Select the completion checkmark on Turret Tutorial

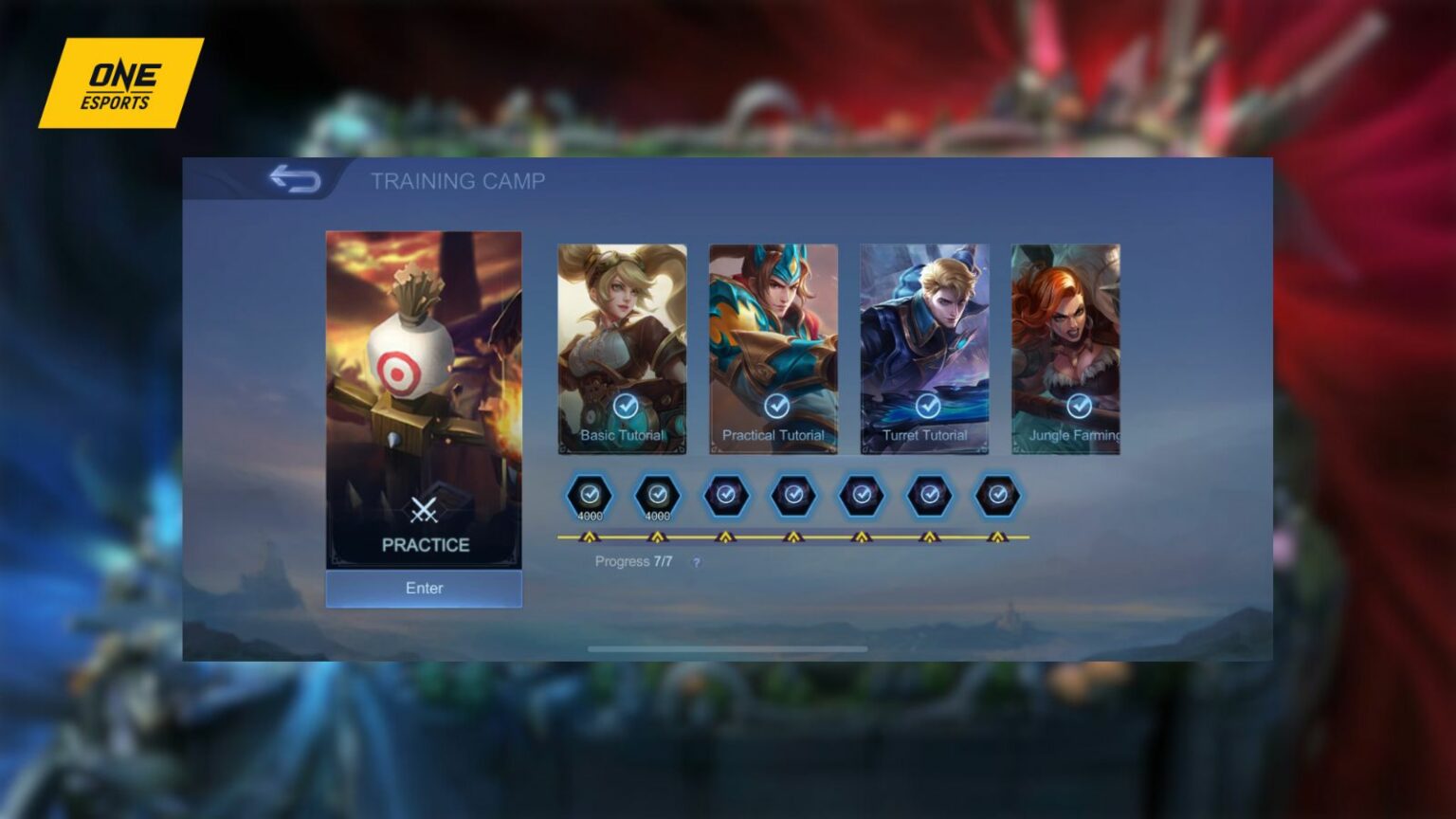click(x=928, y=407)
